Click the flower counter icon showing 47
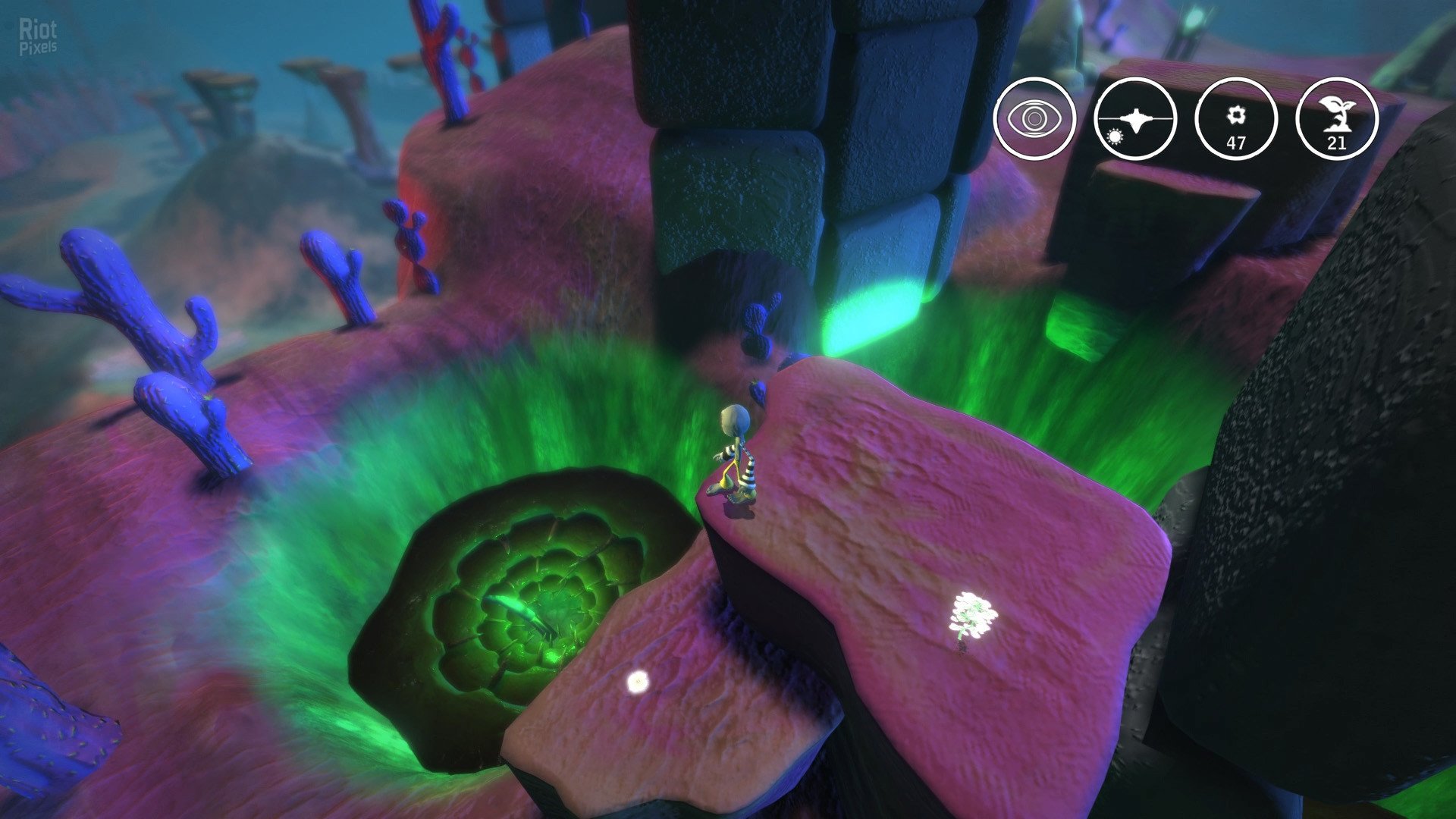This screenshot has width=1456, height=819. pyautogui.click(x=1236, y=118)
